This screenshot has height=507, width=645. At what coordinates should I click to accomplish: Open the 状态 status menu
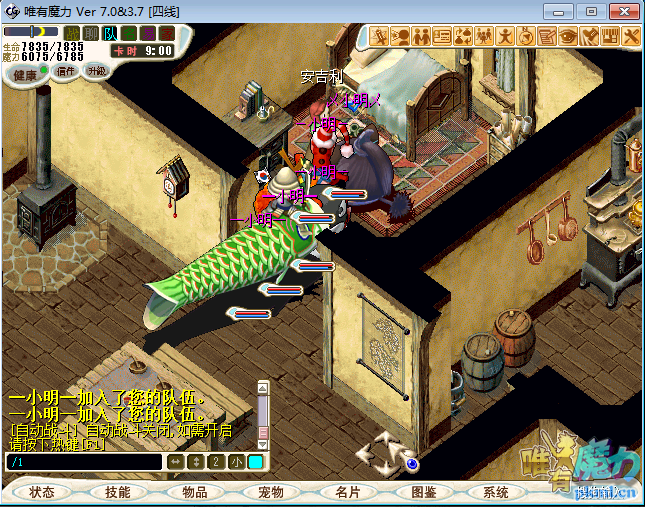(42, 492)
